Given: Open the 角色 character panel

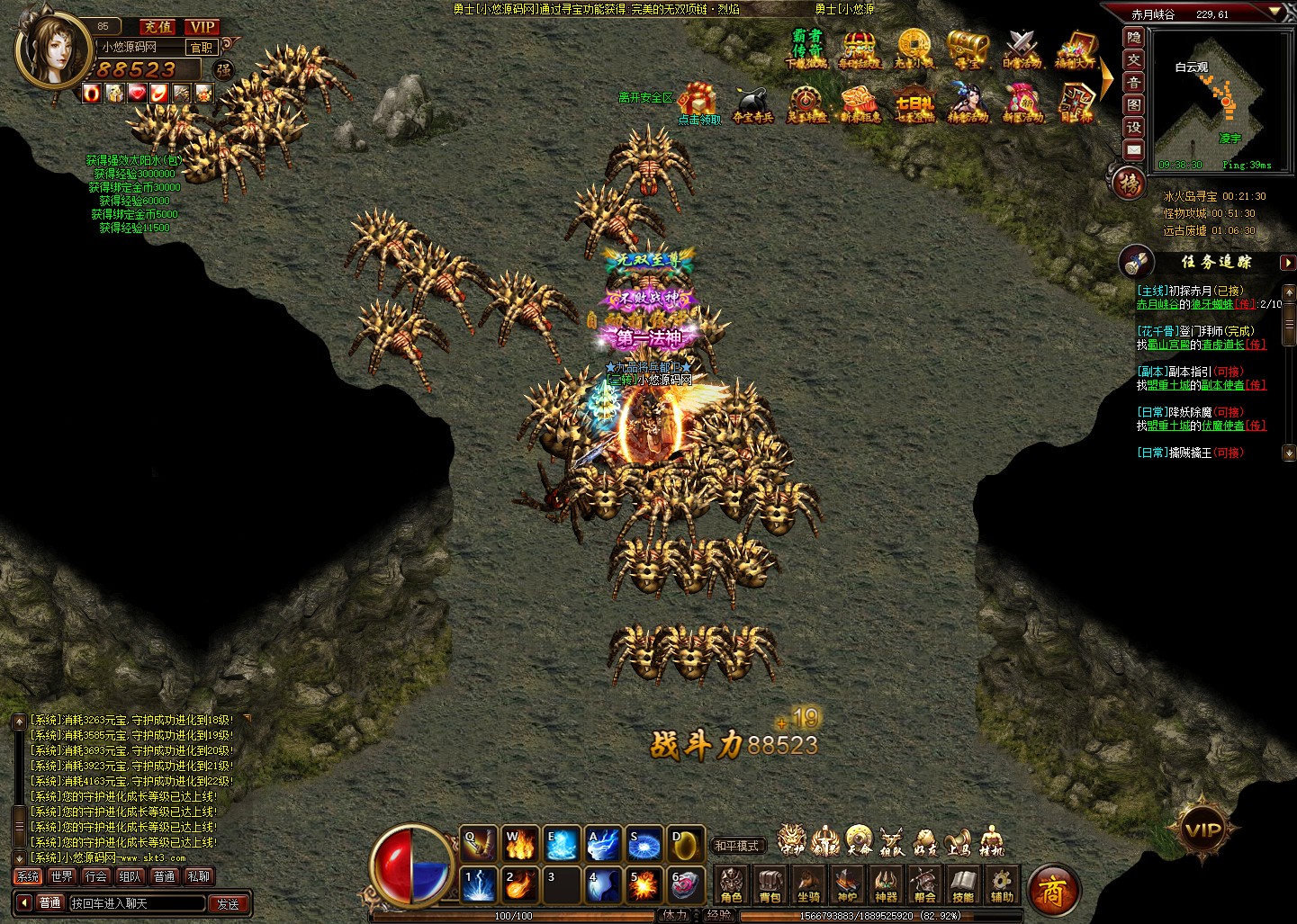Looking at the screenshot, I should click(x=732, y=884).
